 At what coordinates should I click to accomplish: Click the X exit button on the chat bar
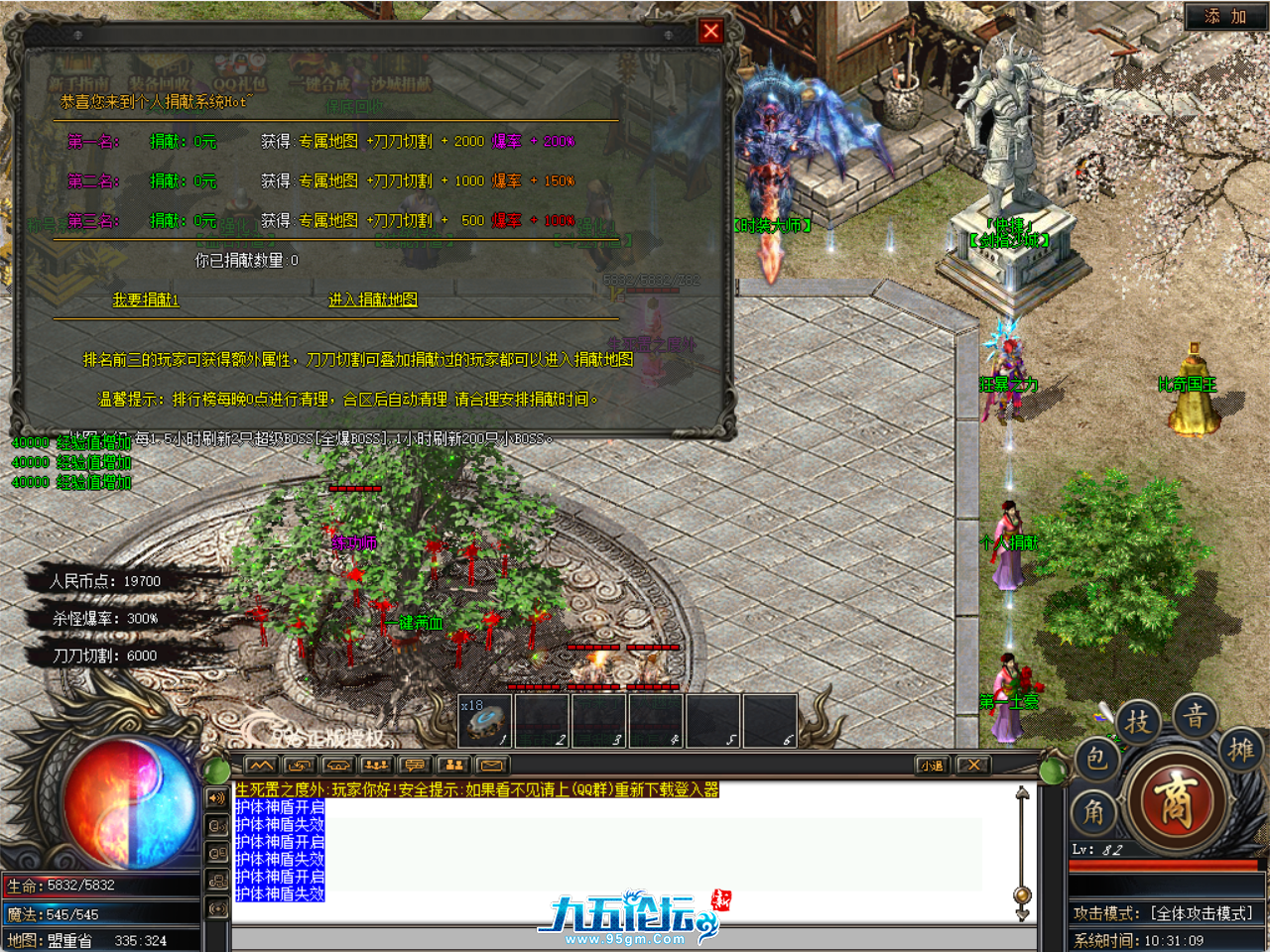pyautogui.click(x=973, y=765)
